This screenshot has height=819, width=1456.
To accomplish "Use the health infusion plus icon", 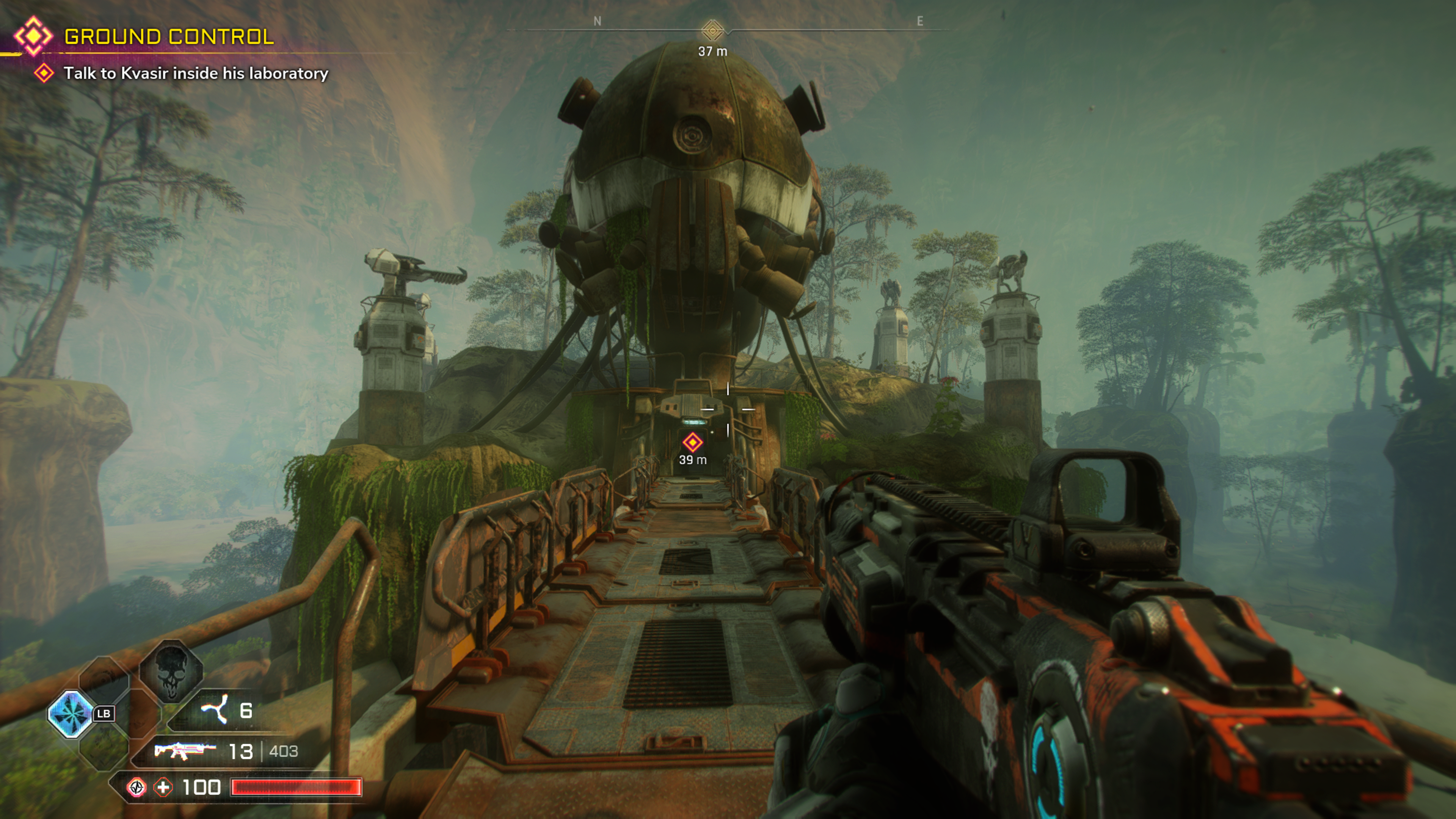I will coord(163,788).
